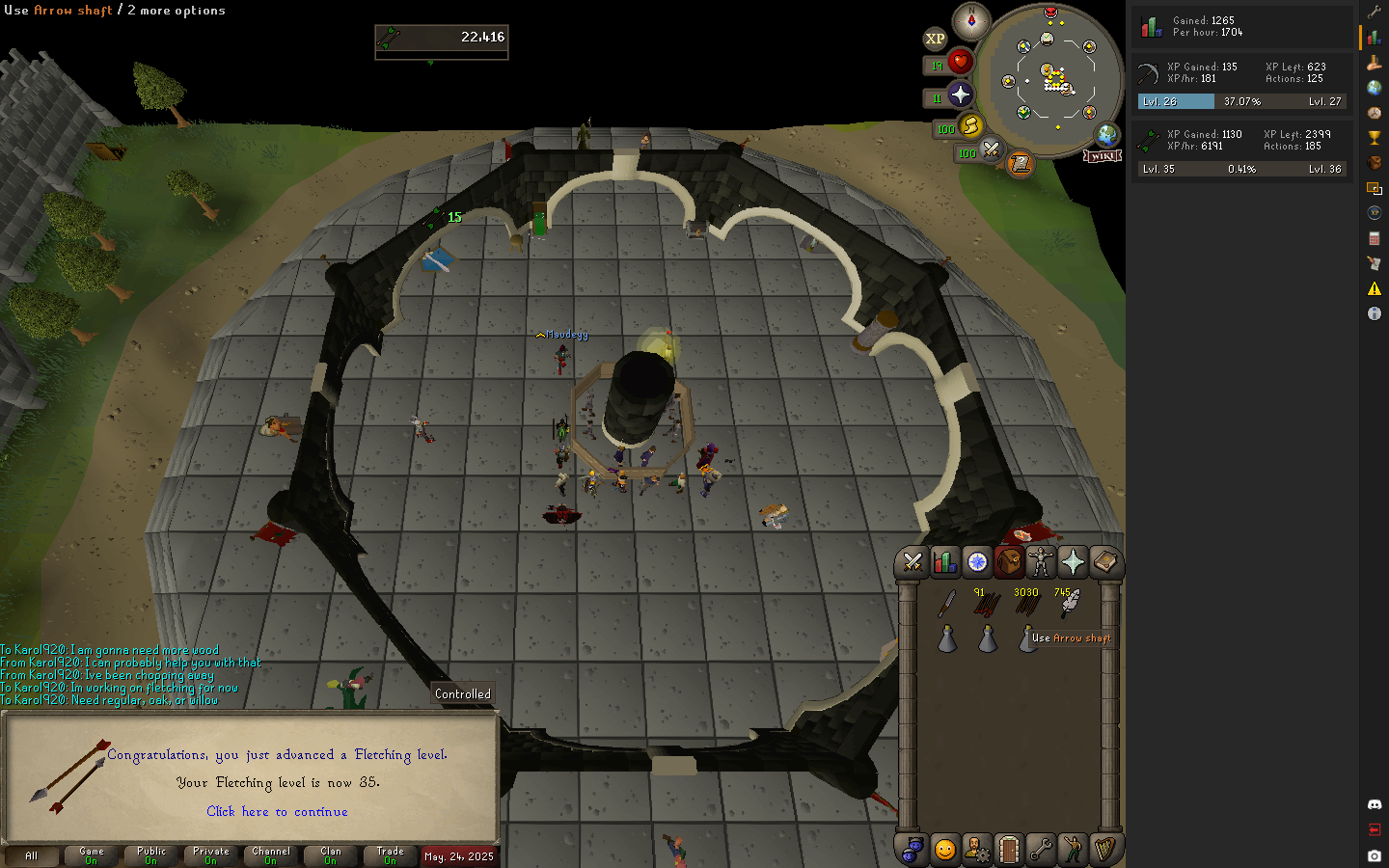This screenshot has height=868, width=1389.
Task: Click the compass to face north
Action: (971, 21)
